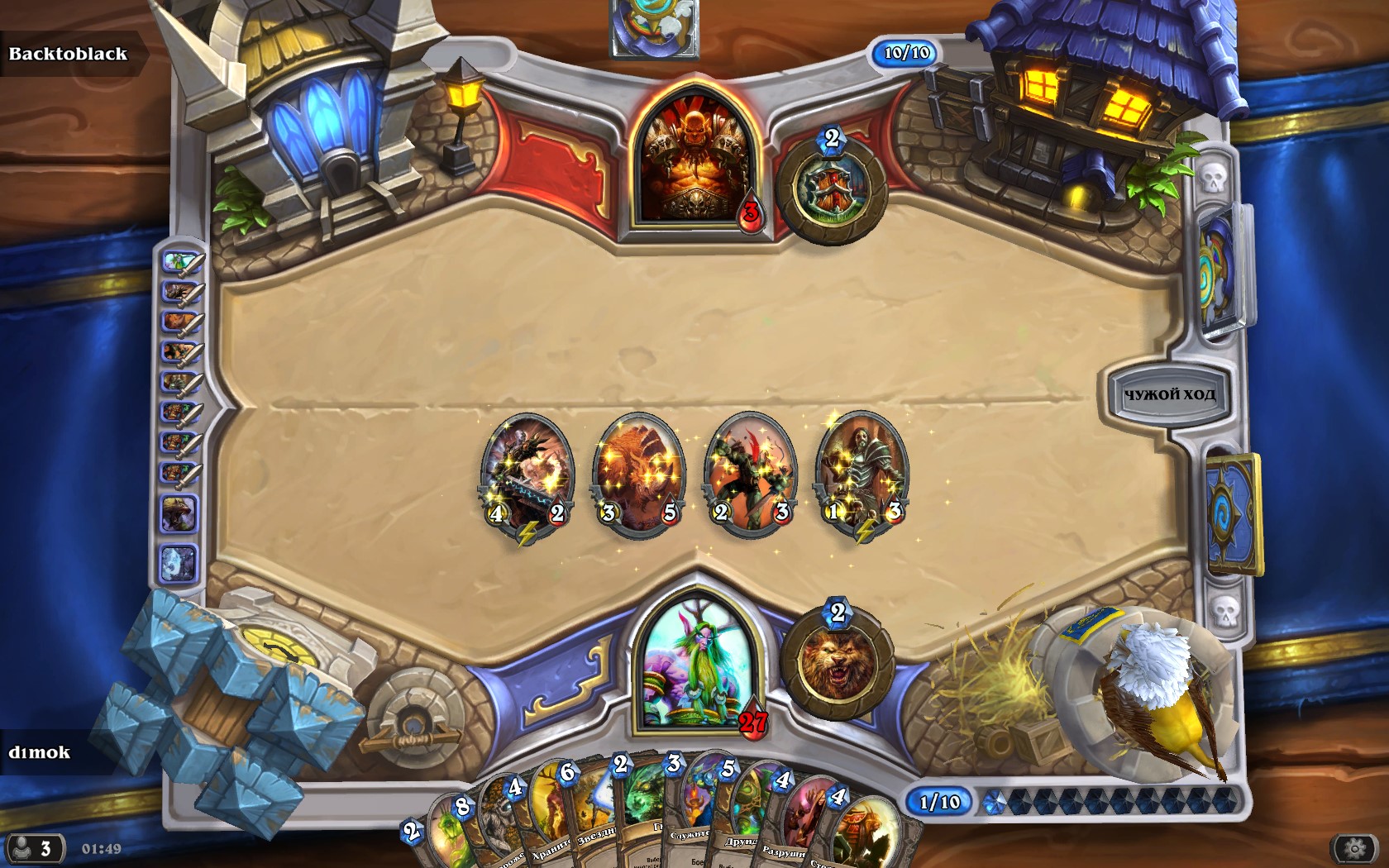The height and width of the screenshot is (868, 1389).
Task: Open the friends list button showing 3
Action: tap(35, 848)
